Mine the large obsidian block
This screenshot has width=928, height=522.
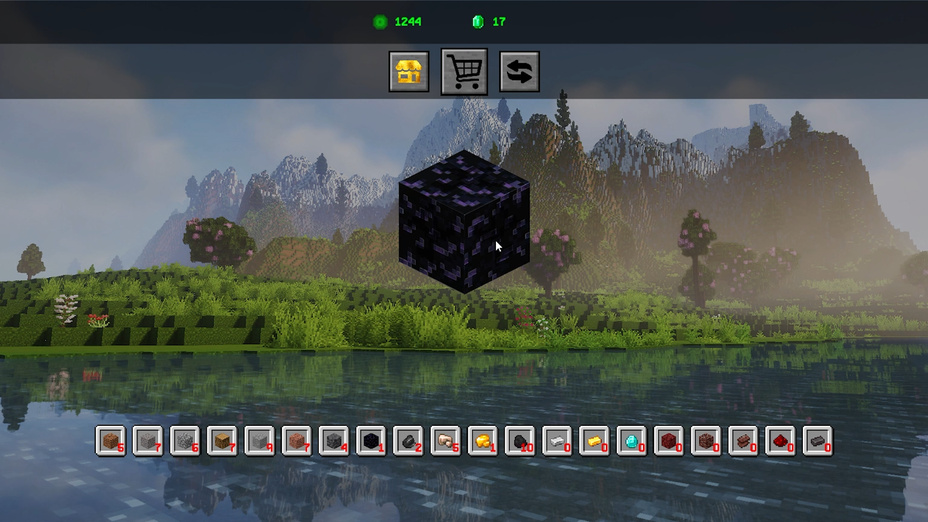click(x=463, y=222)
